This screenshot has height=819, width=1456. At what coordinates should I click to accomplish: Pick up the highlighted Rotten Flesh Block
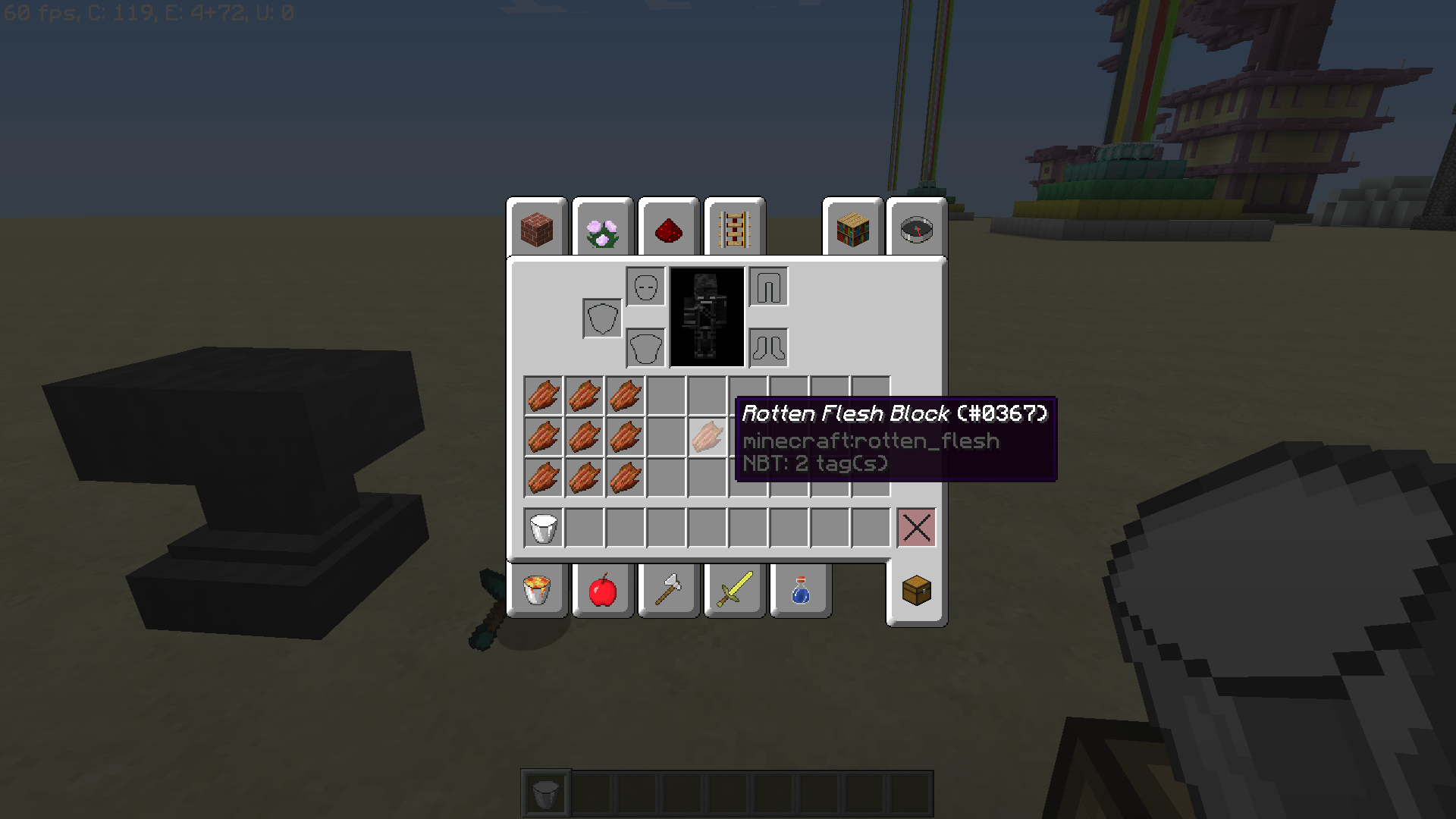pyautogui.click(x=706, y=440)
